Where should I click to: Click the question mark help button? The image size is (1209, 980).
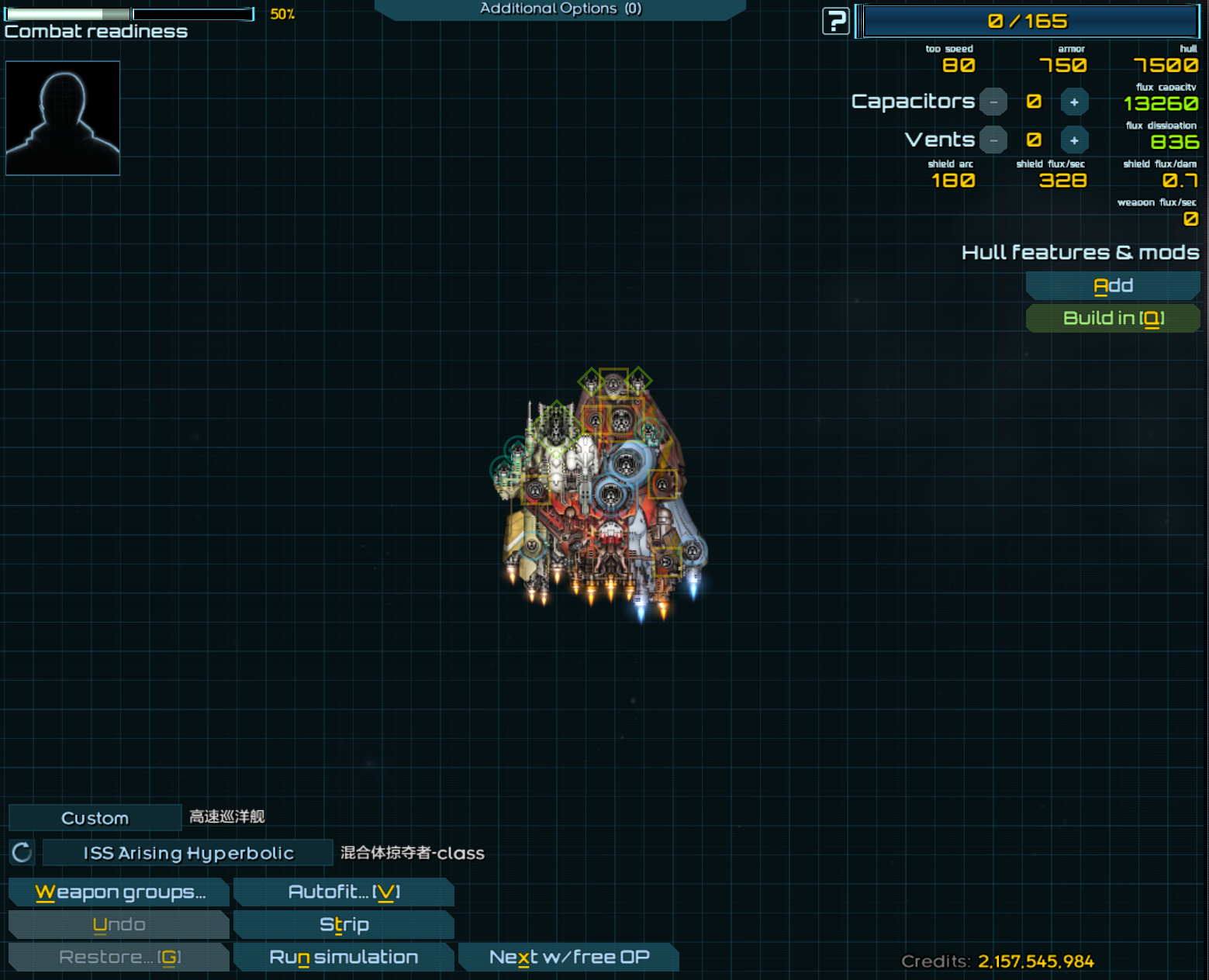pos(835,21)
